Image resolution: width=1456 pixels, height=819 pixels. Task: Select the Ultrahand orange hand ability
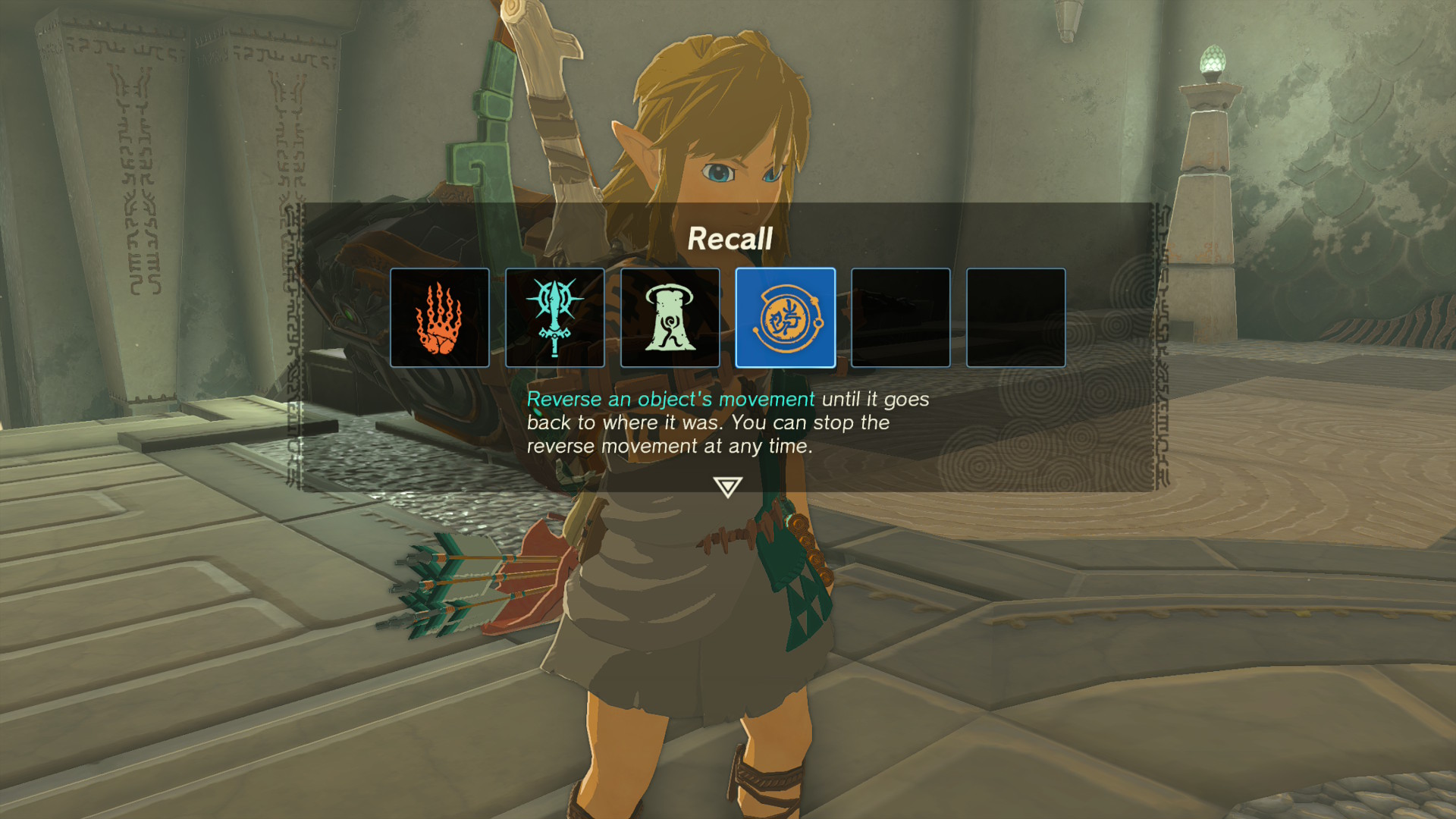[x=440, y=318]
